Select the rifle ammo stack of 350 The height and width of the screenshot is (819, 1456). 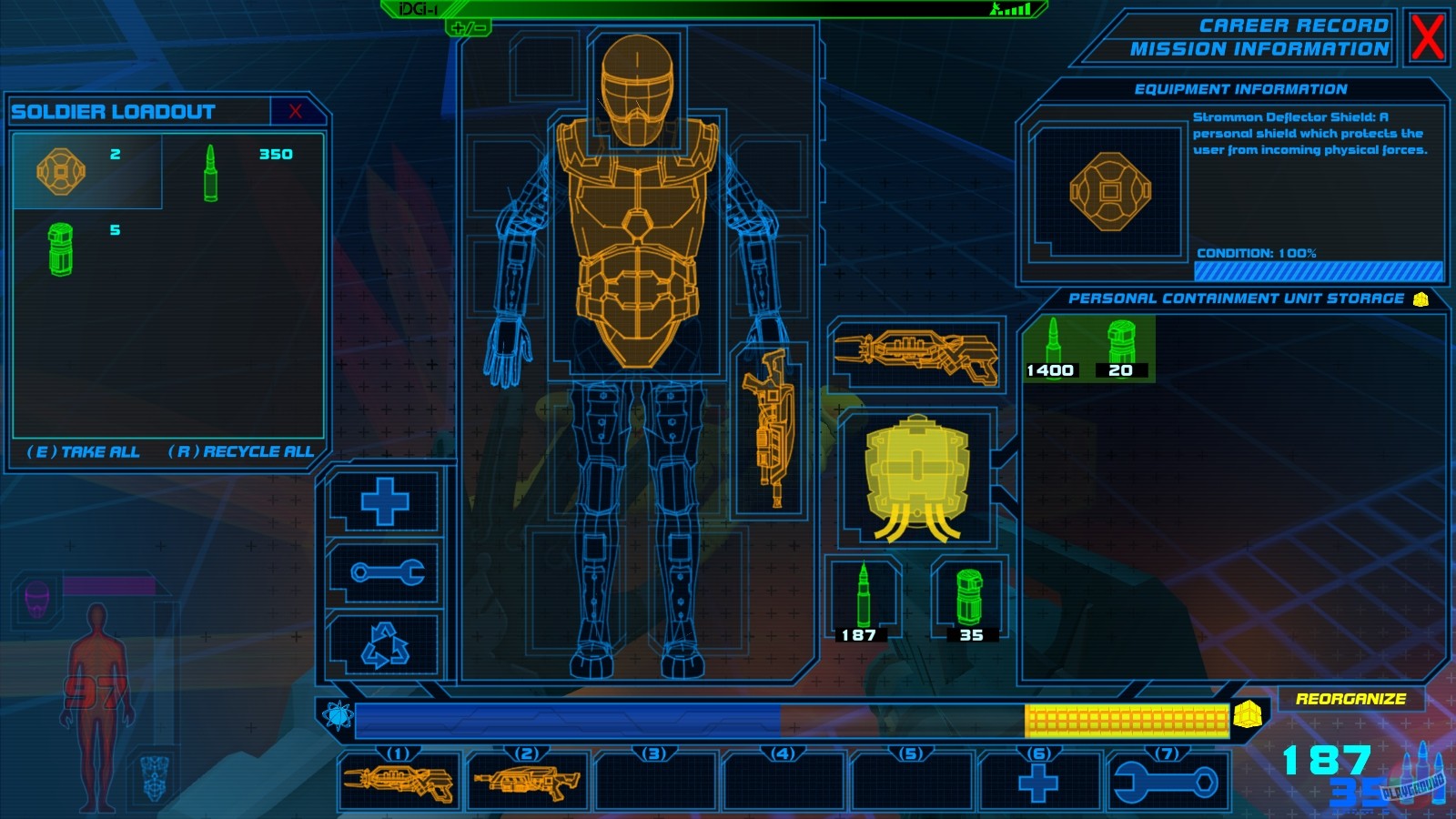coord(211,171)
